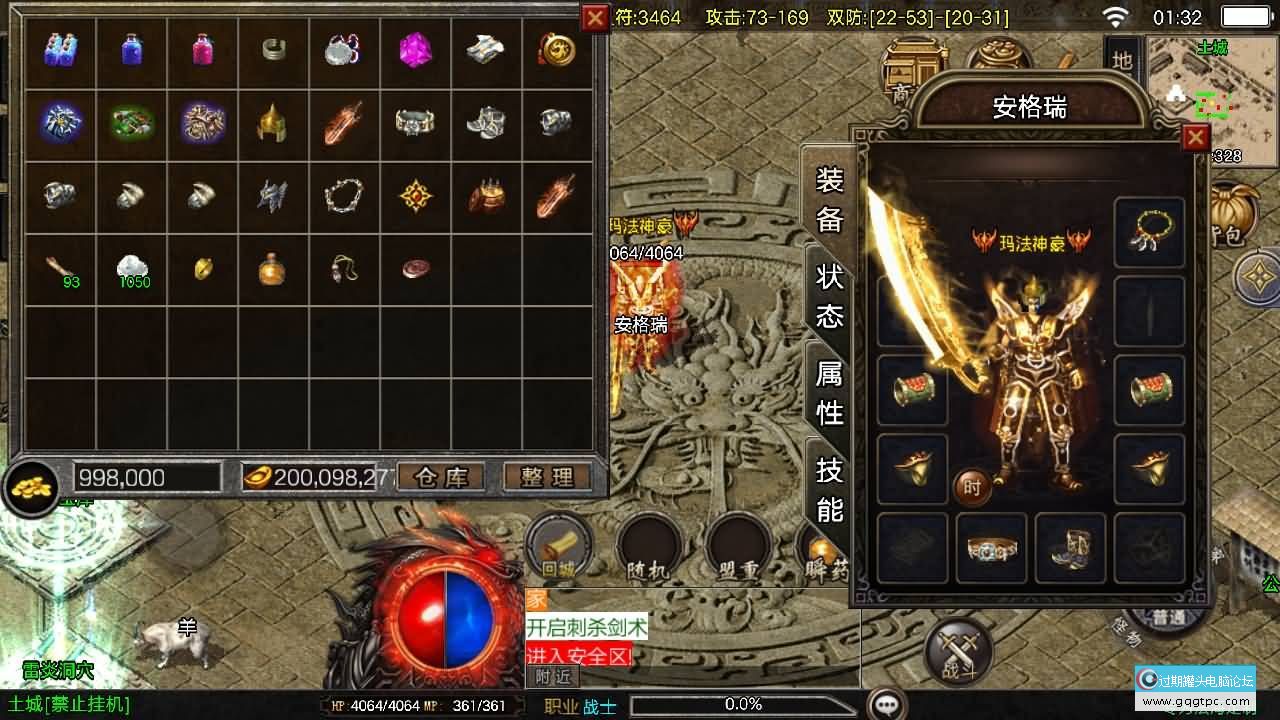Close the character equipment panel

click(1195, 138)
